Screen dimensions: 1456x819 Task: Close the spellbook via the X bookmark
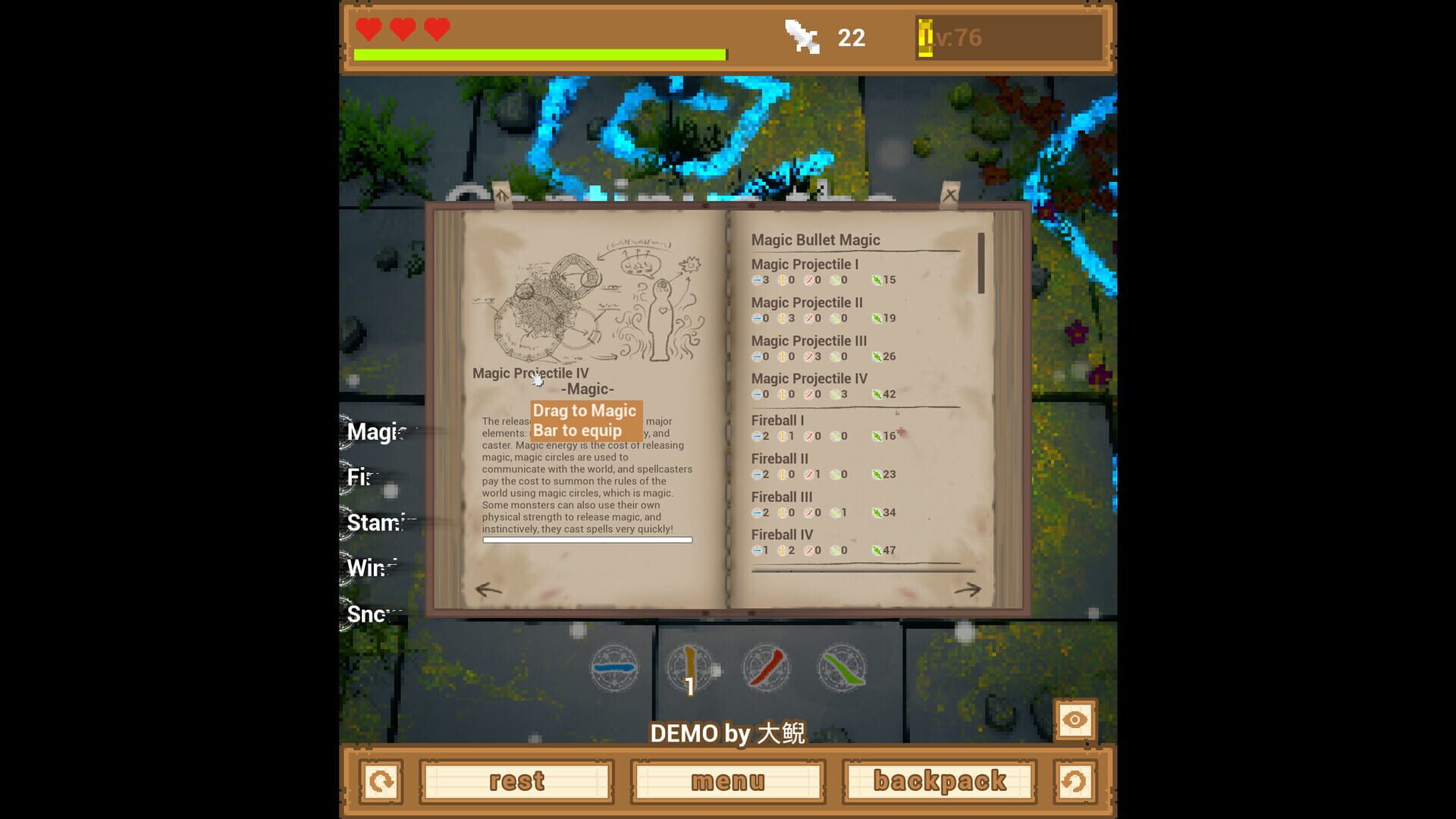point(949,196)
